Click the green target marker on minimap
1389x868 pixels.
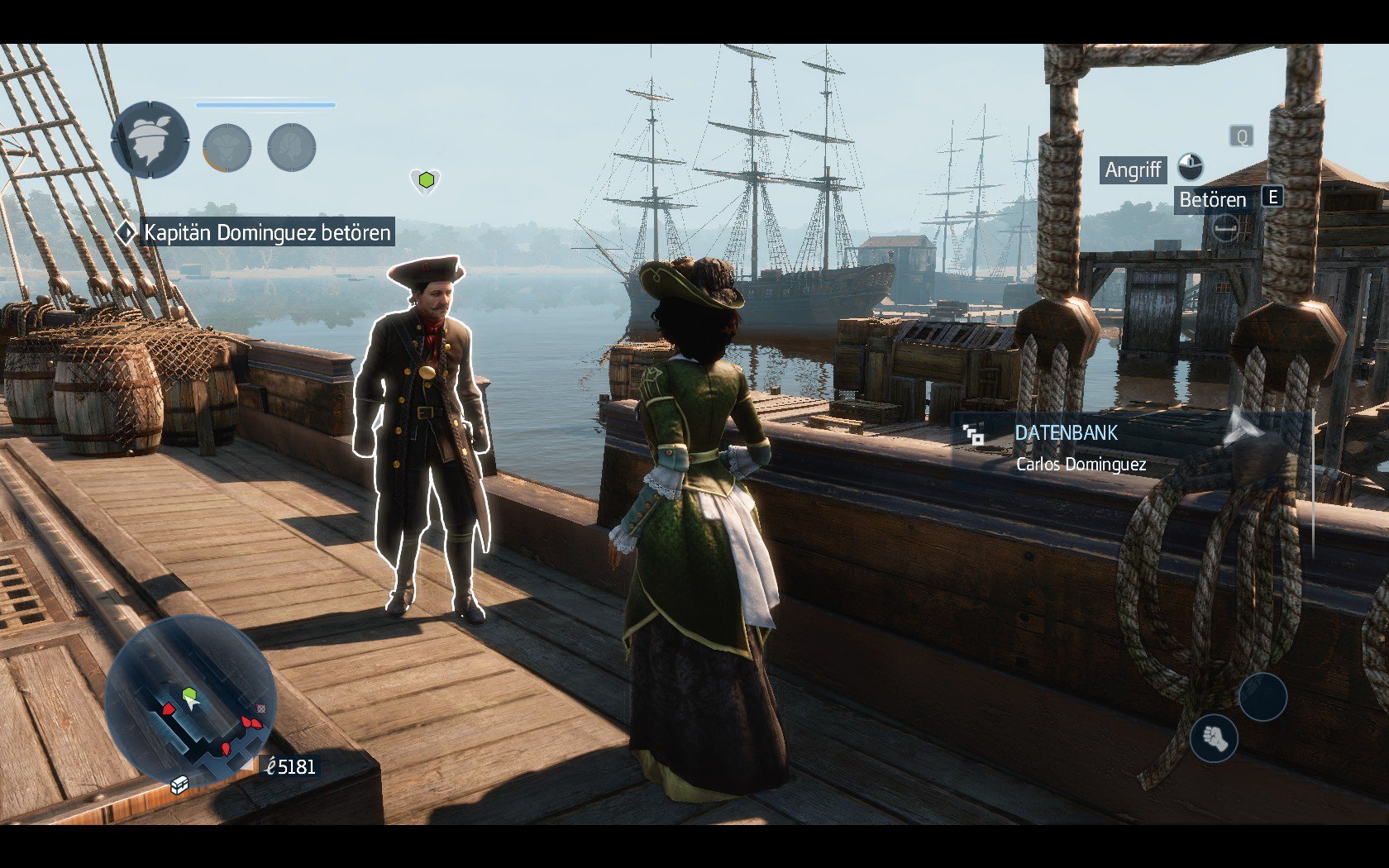point(189,693)
